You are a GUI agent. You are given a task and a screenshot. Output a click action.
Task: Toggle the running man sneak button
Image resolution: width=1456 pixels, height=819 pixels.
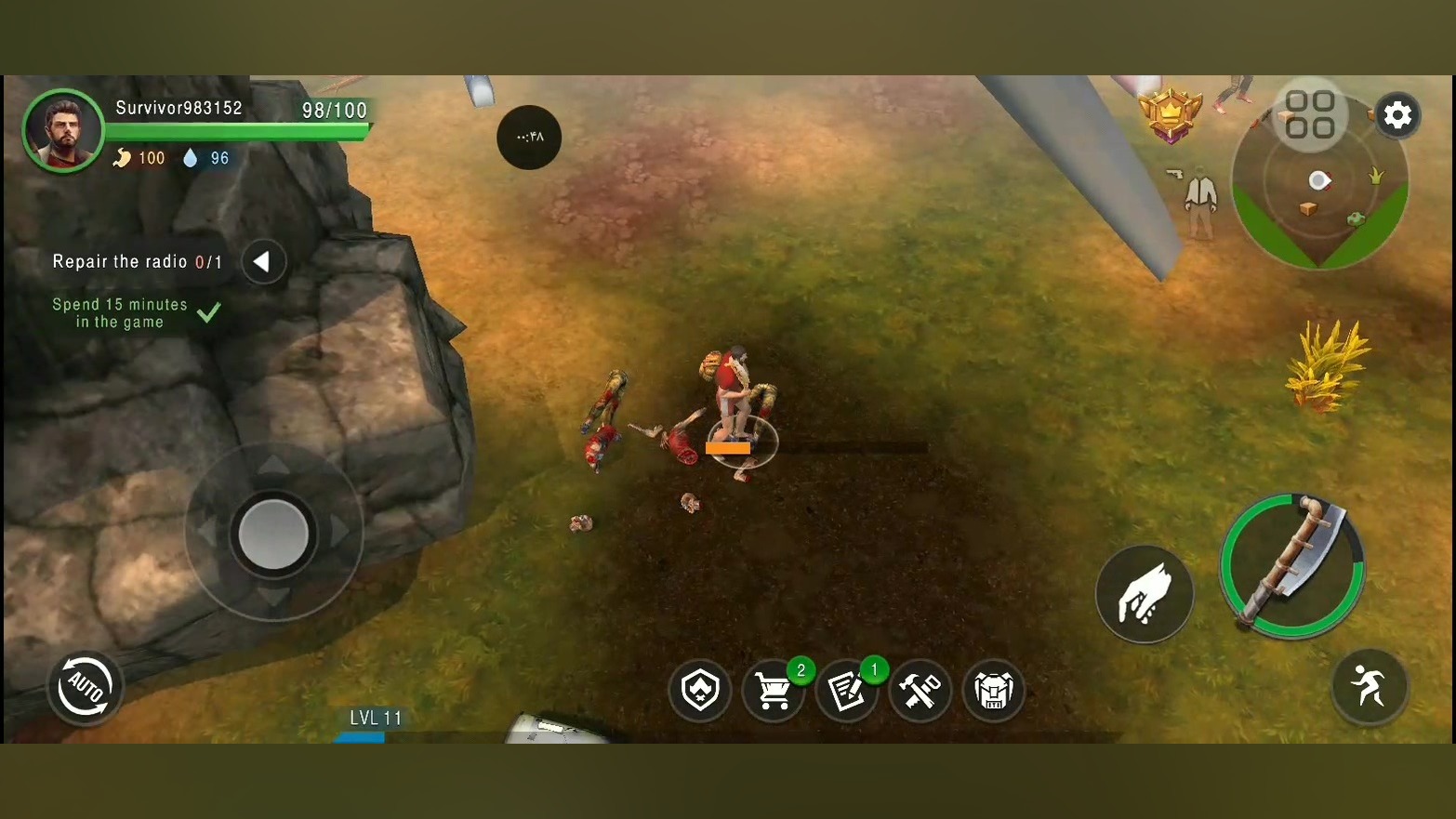(x=1369, y=687)
